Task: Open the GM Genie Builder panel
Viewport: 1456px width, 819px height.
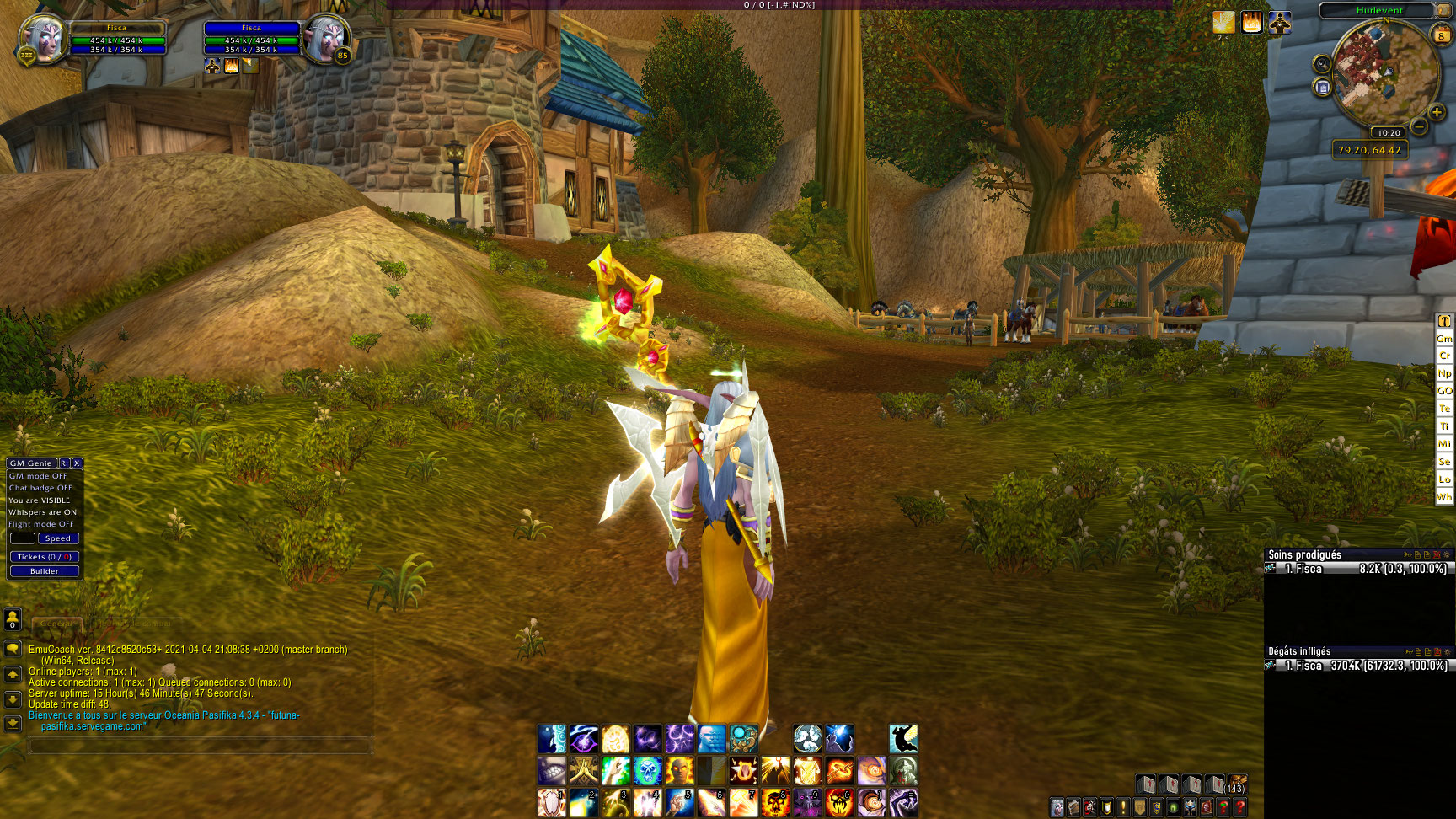Action: coord(45,571)
